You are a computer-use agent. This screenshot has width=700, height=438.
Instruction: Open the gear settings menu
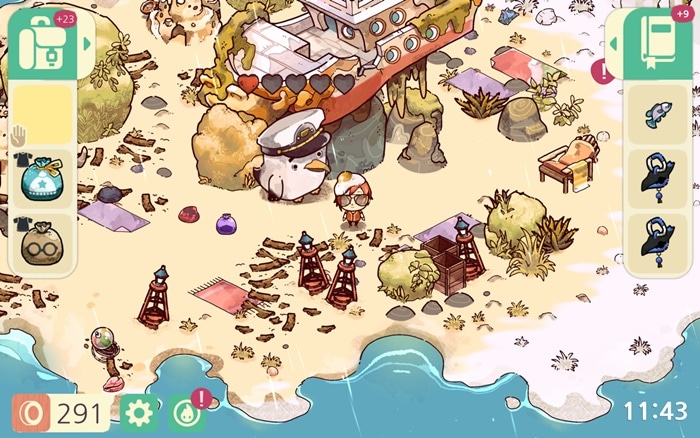[138, 412]
